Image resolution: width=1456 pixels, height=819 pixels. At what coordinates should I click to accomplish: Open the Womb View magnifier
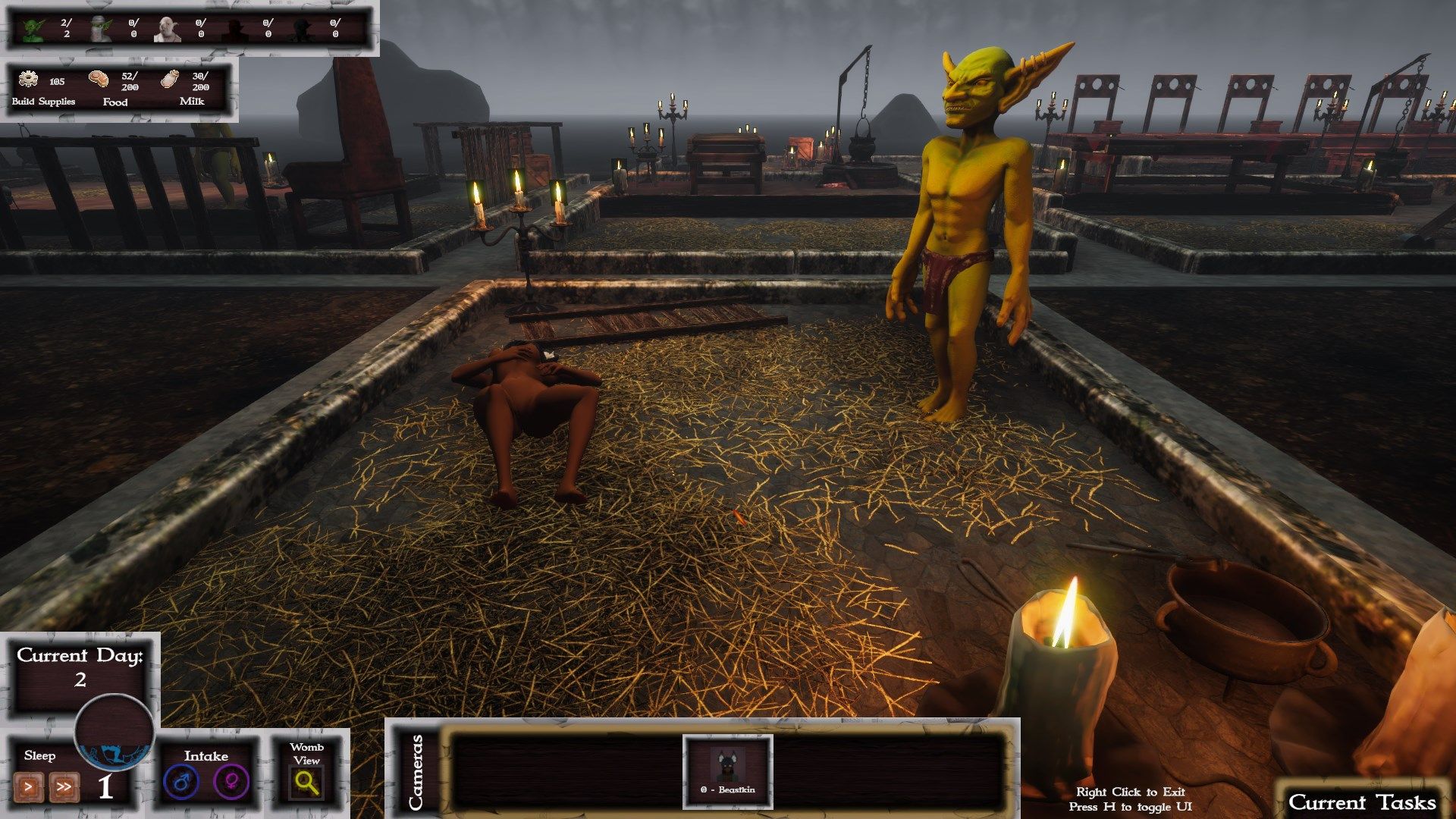tap(307, 782)
